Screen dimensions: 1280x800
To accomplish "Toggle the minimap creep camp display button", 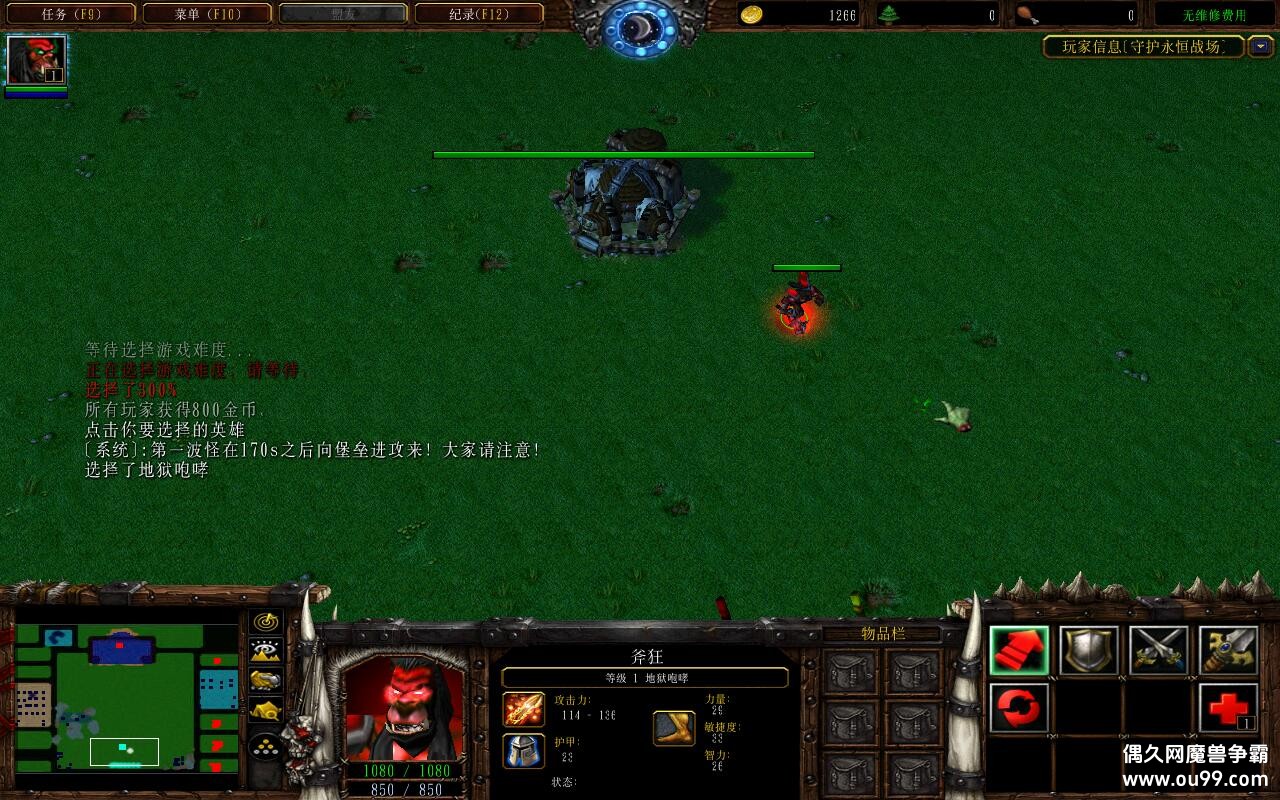I will click(265, 711).
